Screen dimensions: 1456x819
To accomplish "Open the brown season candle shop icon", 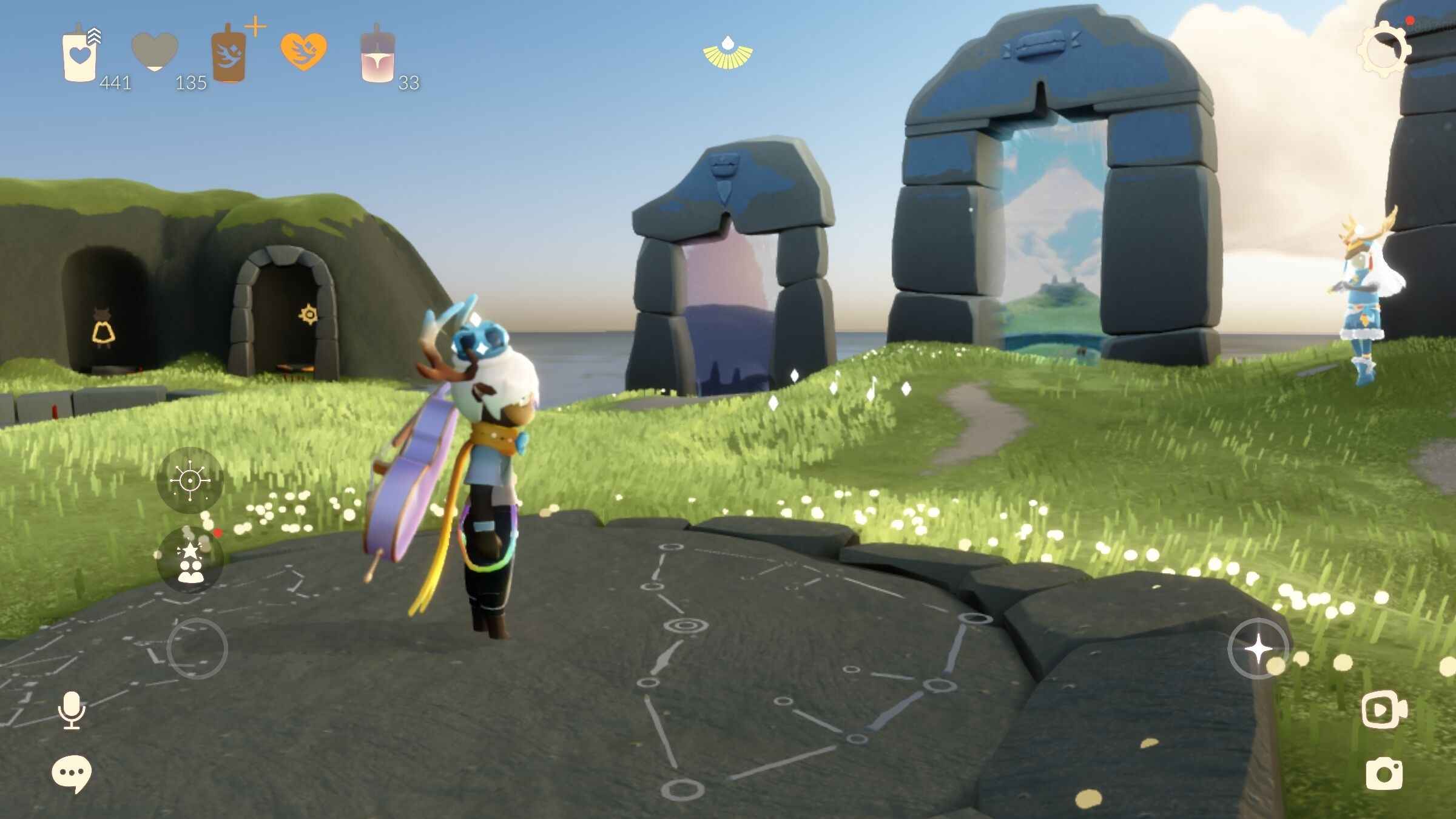I will pyautogui.click(x=229, y=55).
